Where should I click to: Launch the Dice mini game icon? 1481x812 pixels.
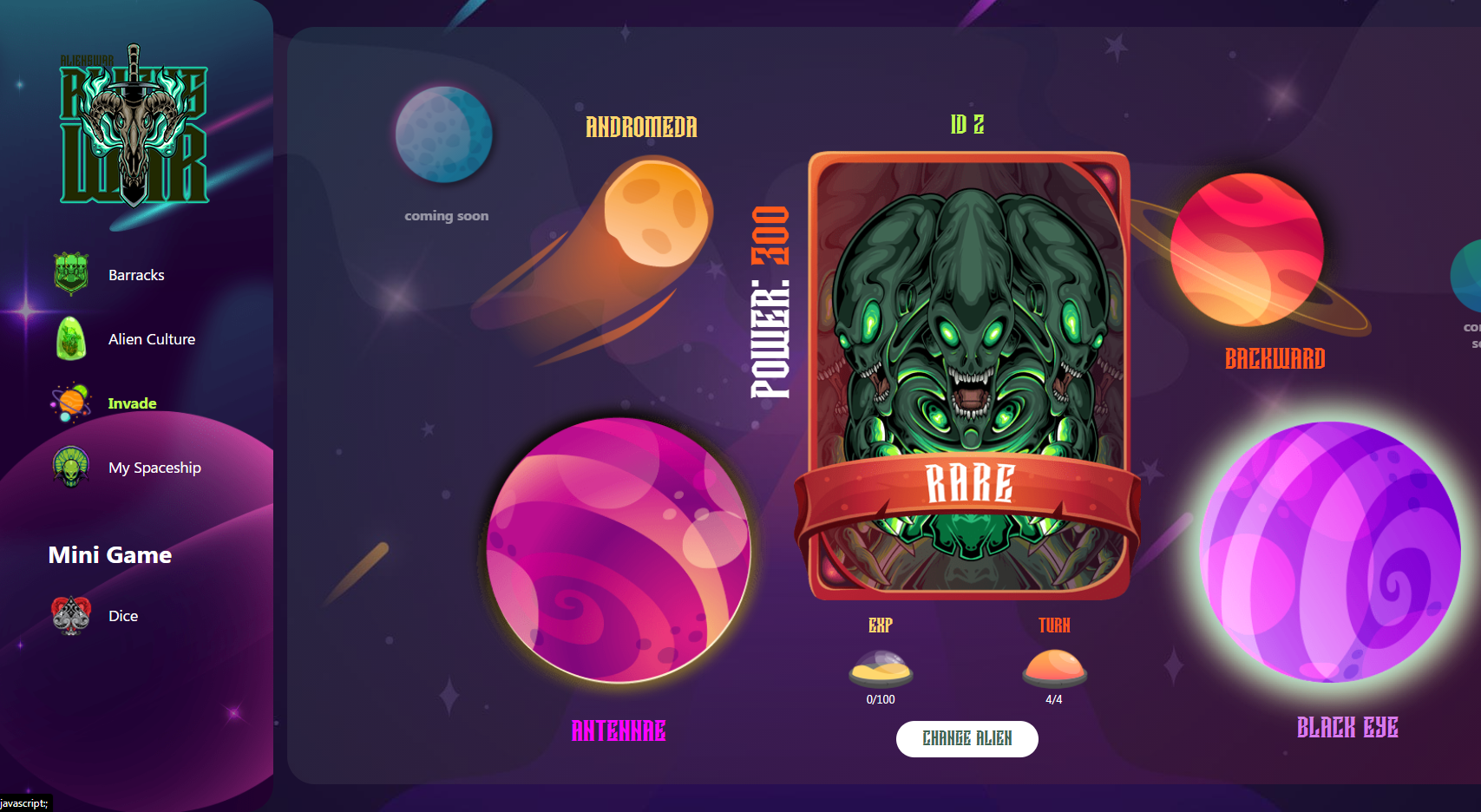tap(70, 615)
